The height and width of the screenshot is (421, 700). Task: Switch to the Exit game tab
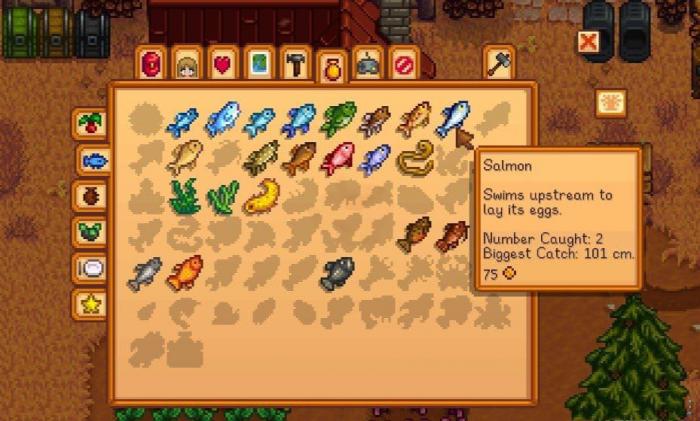coord(403,64)
